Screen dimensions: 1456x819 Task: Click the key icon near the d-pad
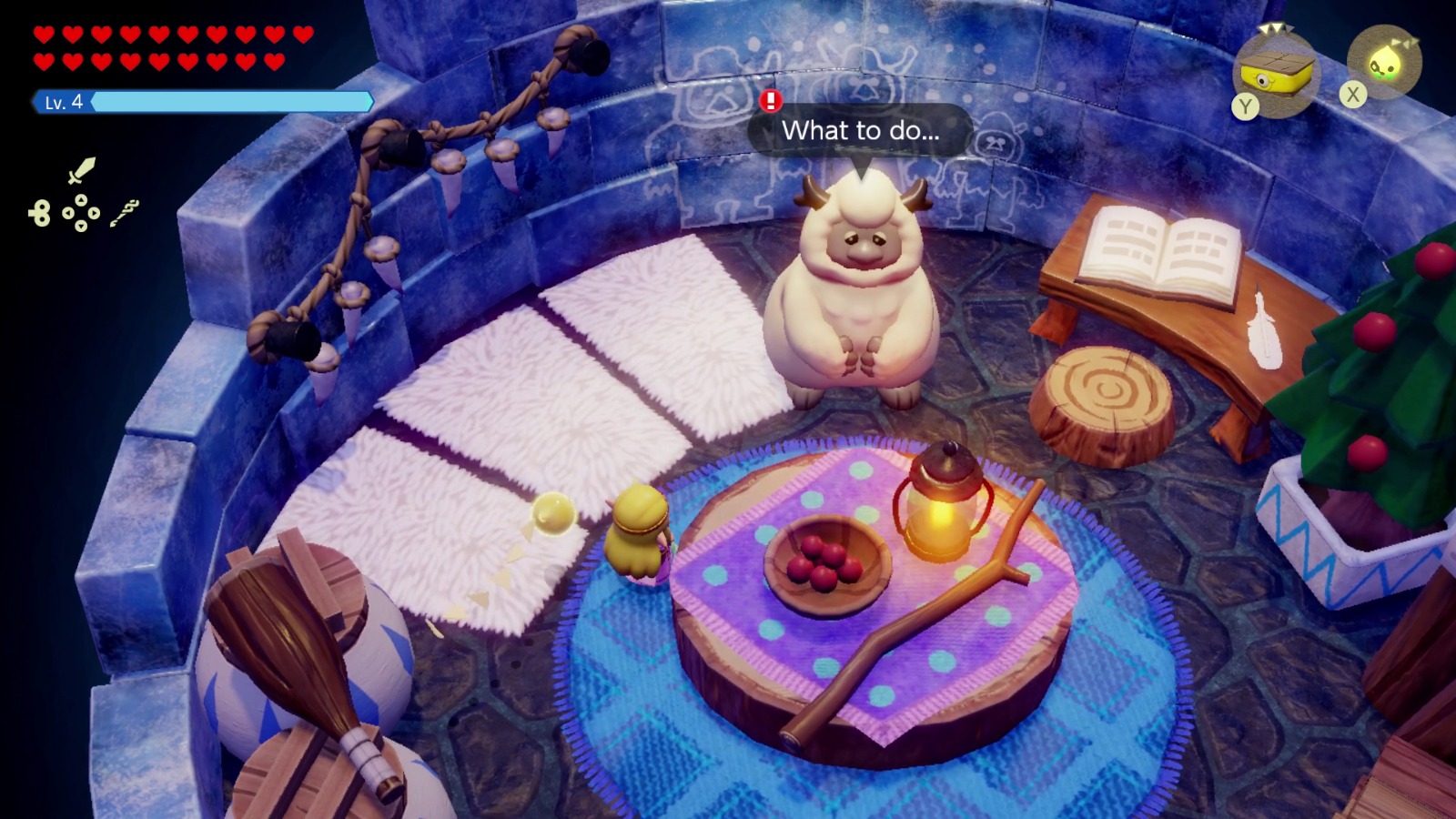[x=38, y=212]
